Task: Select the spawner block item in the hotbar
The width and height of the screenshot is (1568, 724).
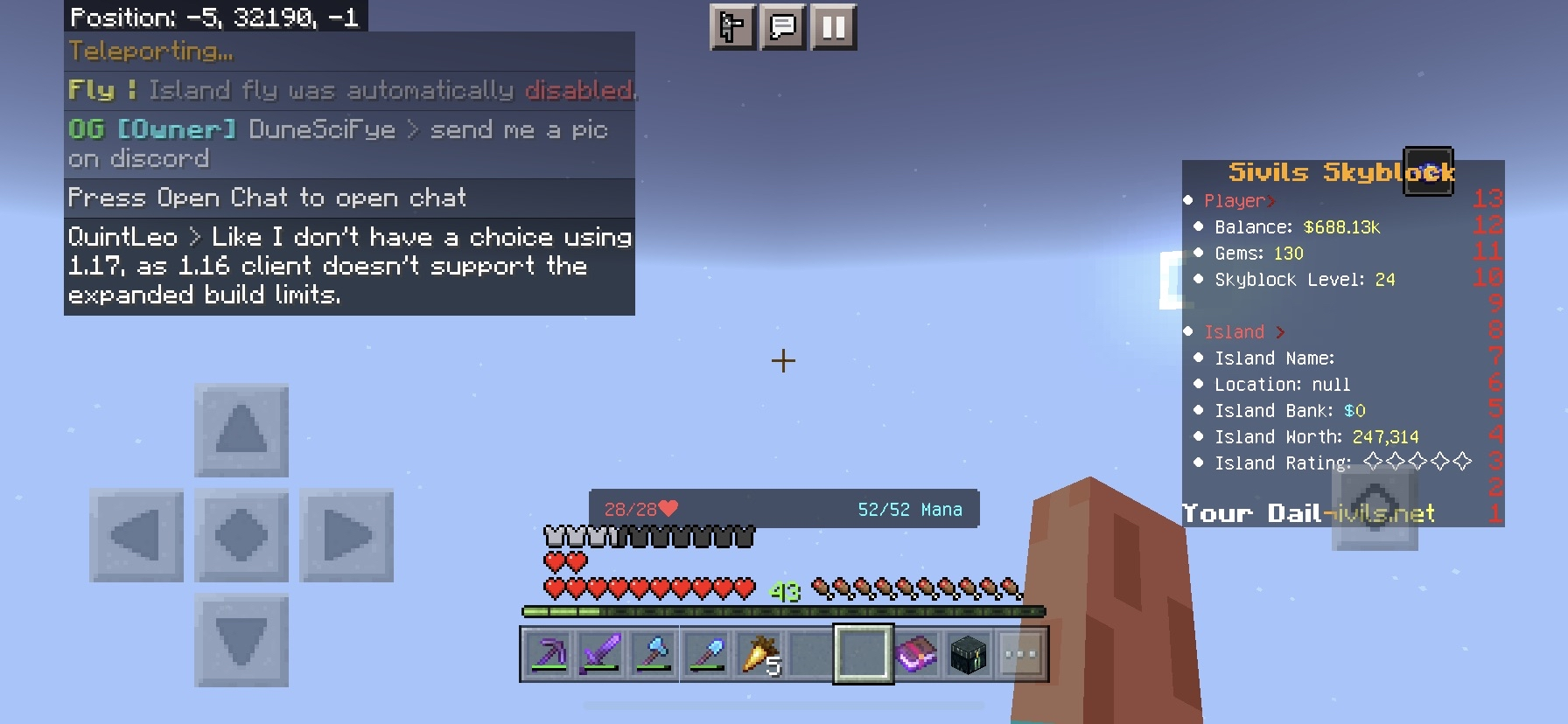Action: [967, 653]
